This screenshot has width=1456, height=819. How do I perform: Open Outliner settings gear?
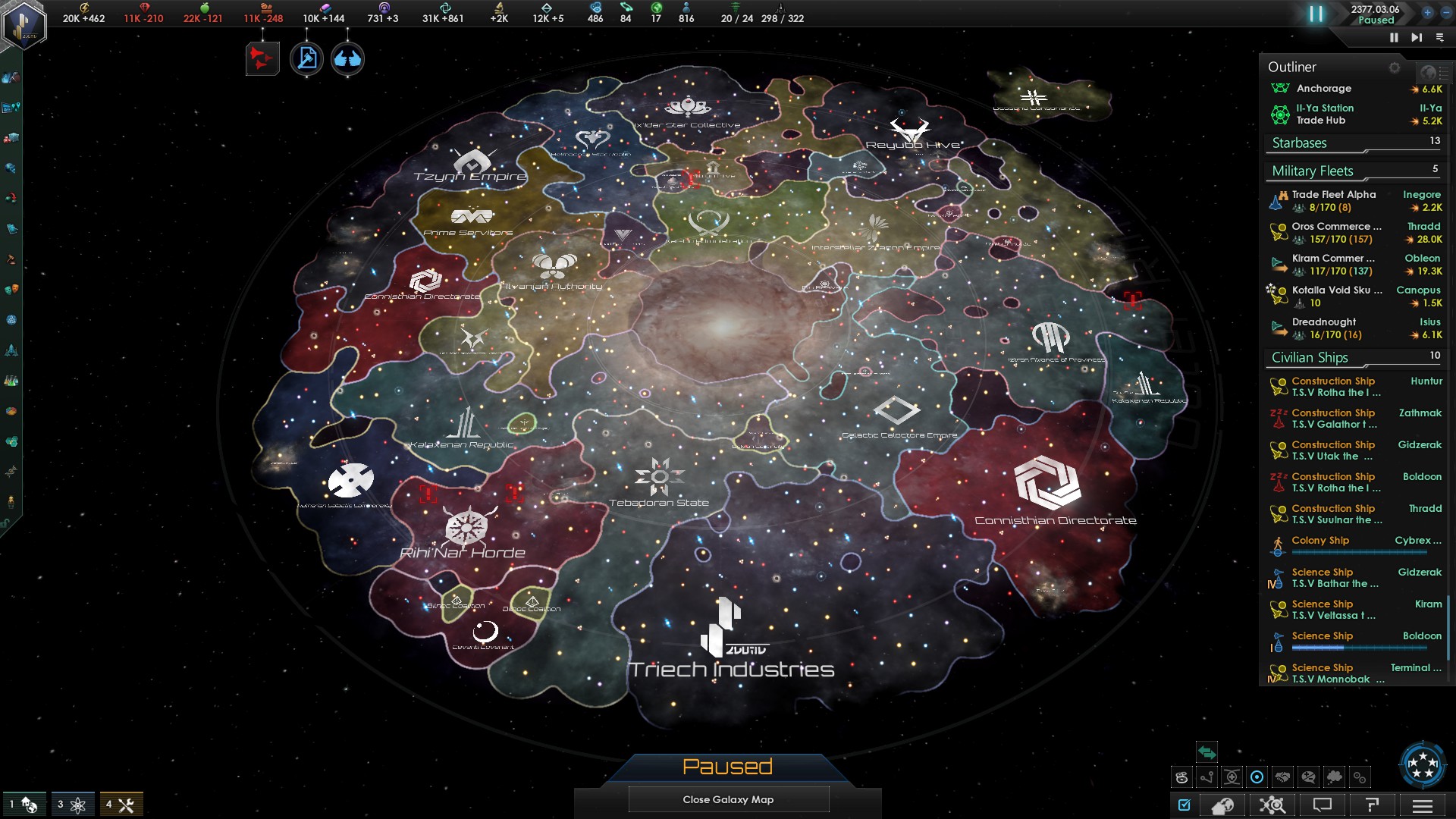point(1394,67)
